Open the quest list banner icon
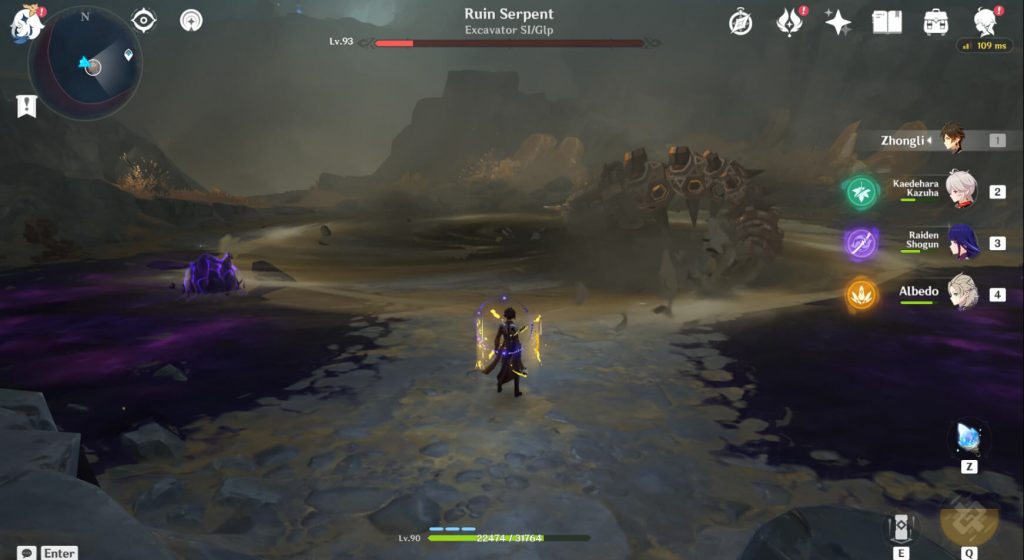 point(27,106)
